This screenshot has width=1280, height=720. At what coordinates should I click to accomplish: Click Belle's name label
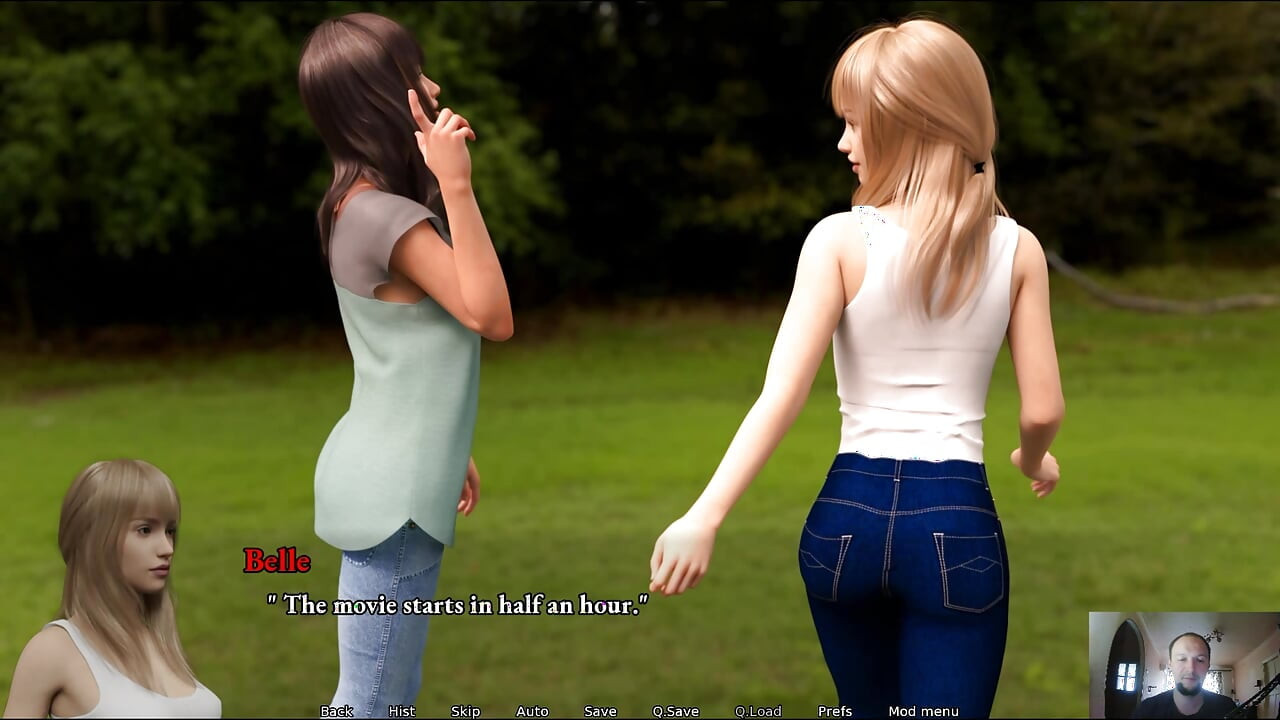coord(277,562)
